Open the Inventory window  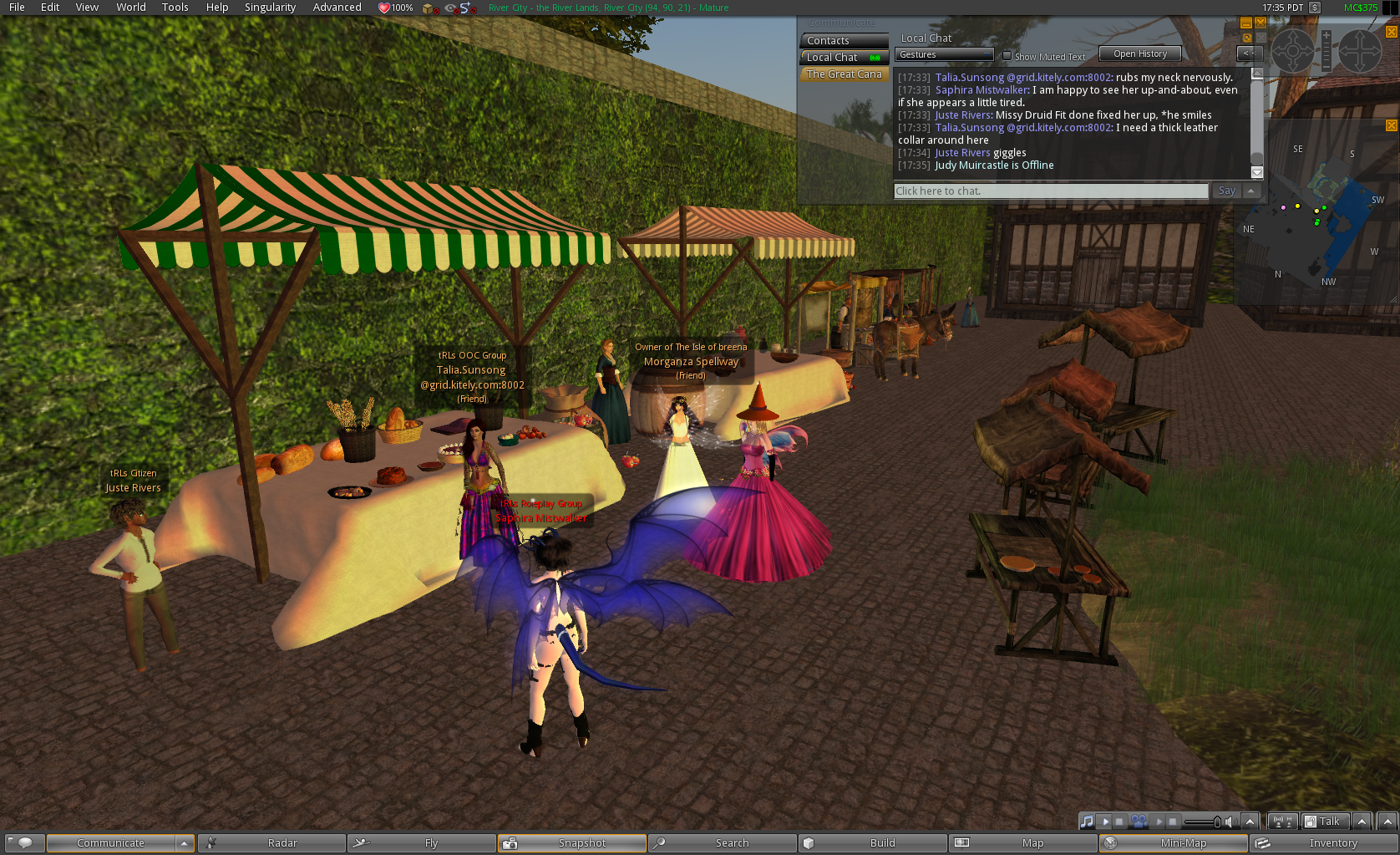click(x=1324, y=843)
